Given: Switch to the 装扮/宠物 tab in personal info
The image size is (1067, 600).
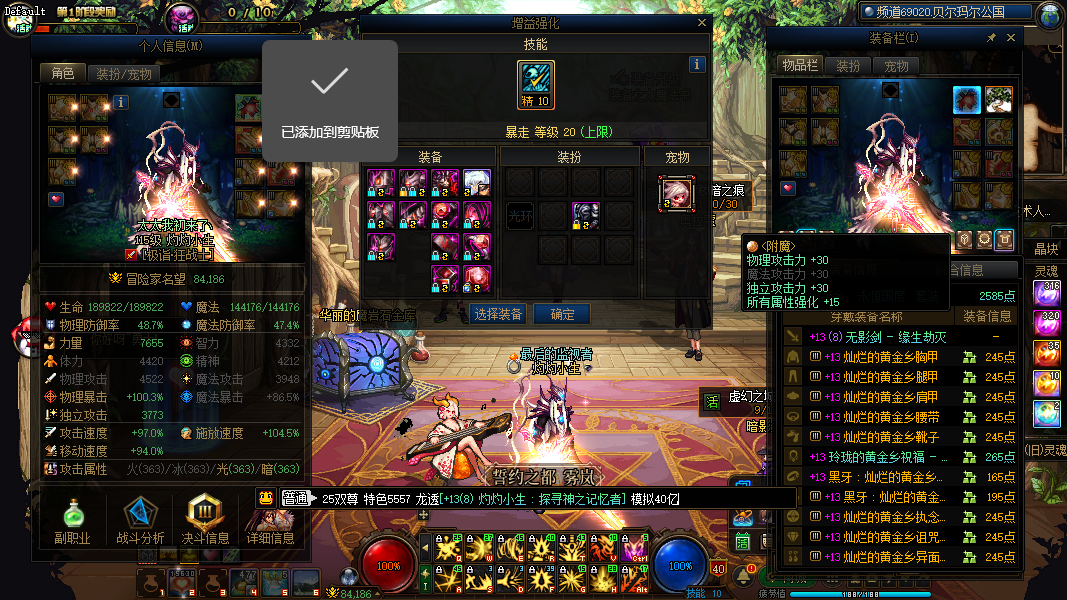Looking at the screenshot, I should [124, 74].
